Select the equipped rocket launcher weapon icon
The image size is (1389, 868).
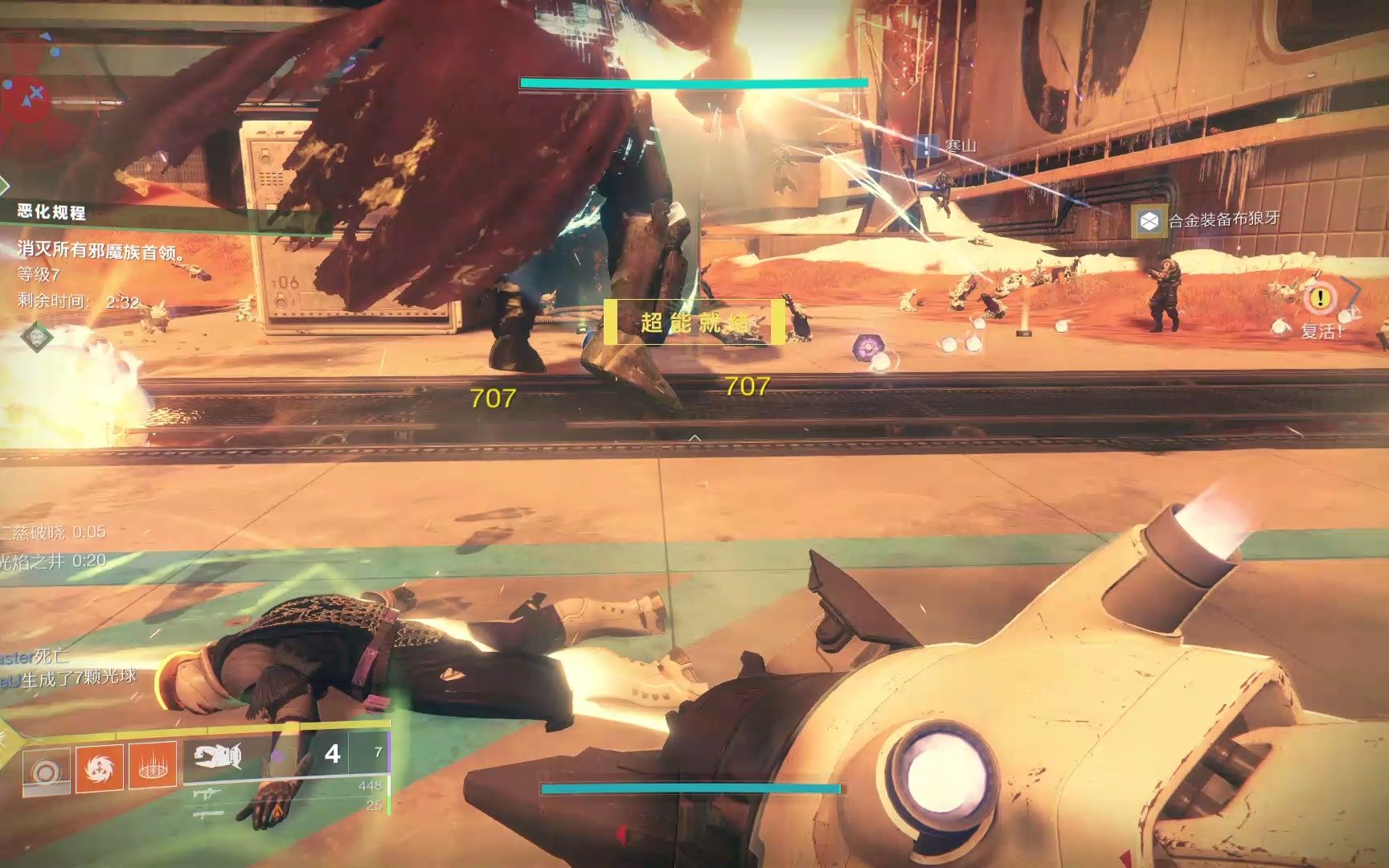(x=218, y=756)
